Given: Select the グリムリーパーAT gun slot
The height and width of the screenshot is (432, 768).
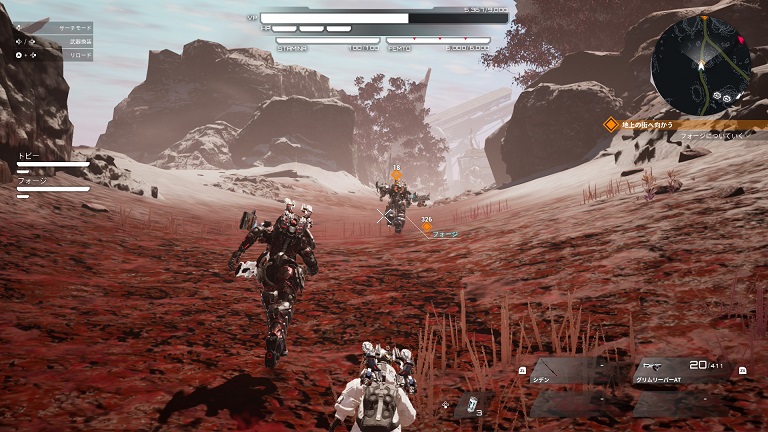Looking at the screenshot, I should pos(683,371).
